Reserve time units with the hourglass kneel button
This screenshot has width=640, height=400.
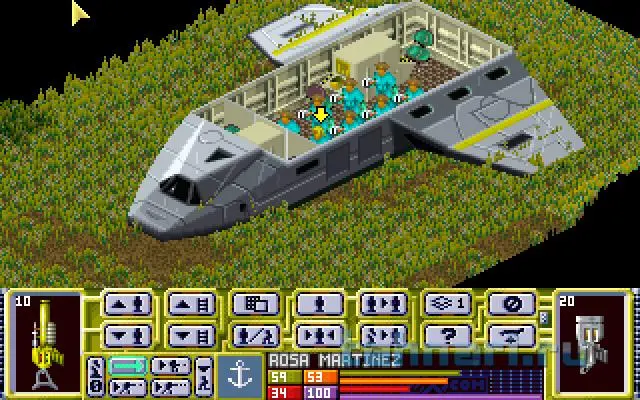[206, 377]
